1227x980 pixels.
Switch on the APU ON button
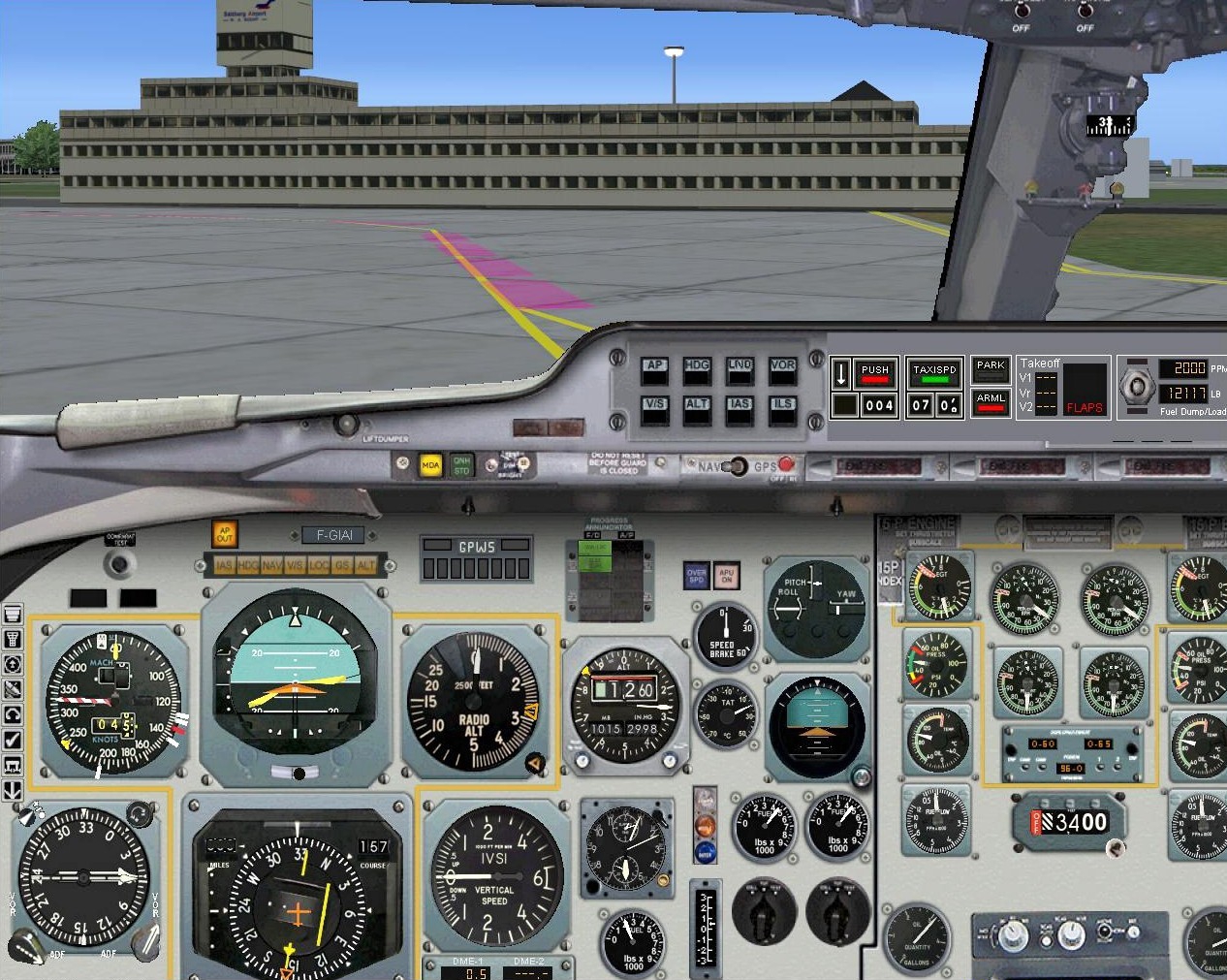click(x=727, y=575)
